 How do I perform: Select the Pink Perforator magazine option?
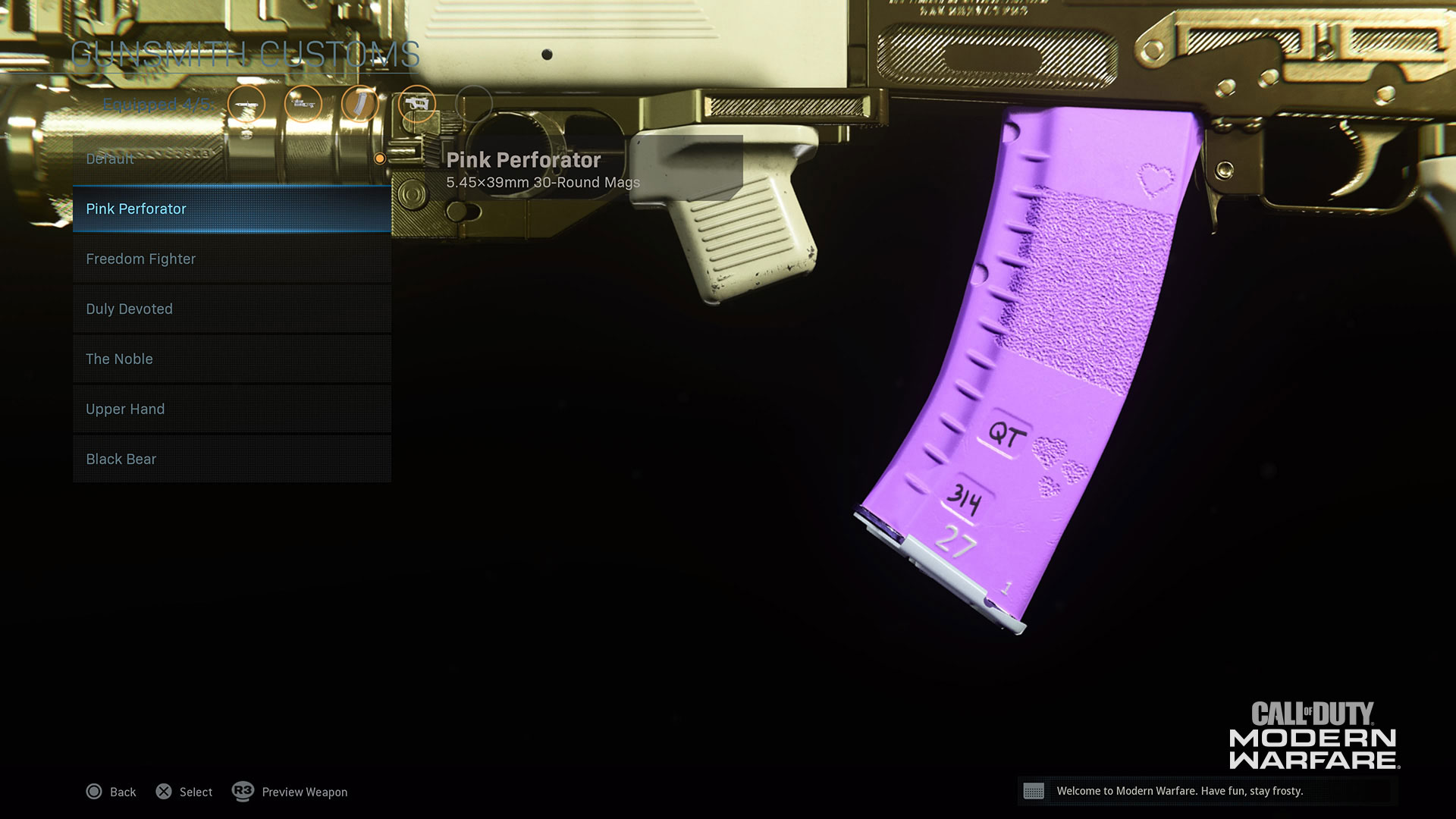136,209
